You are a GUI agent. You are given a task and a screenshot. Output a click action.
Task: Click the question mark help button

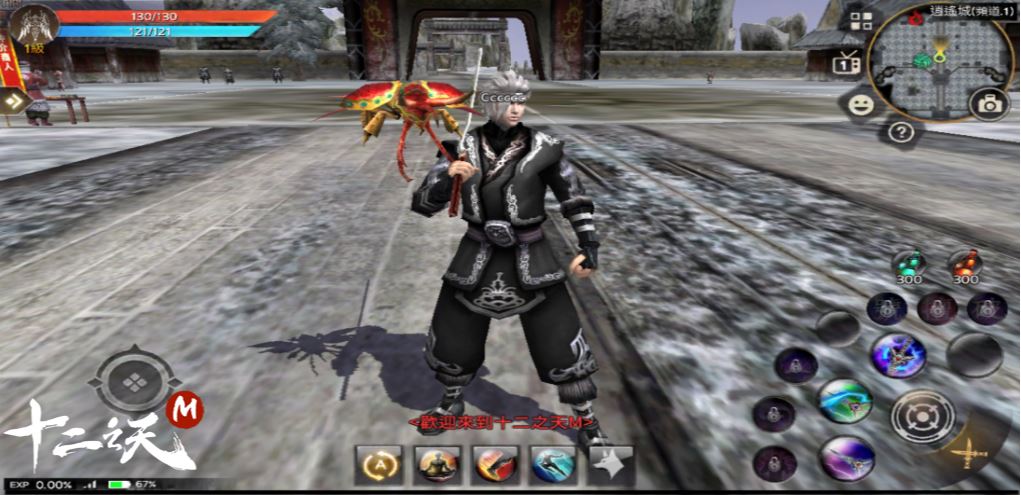(901, 131)
